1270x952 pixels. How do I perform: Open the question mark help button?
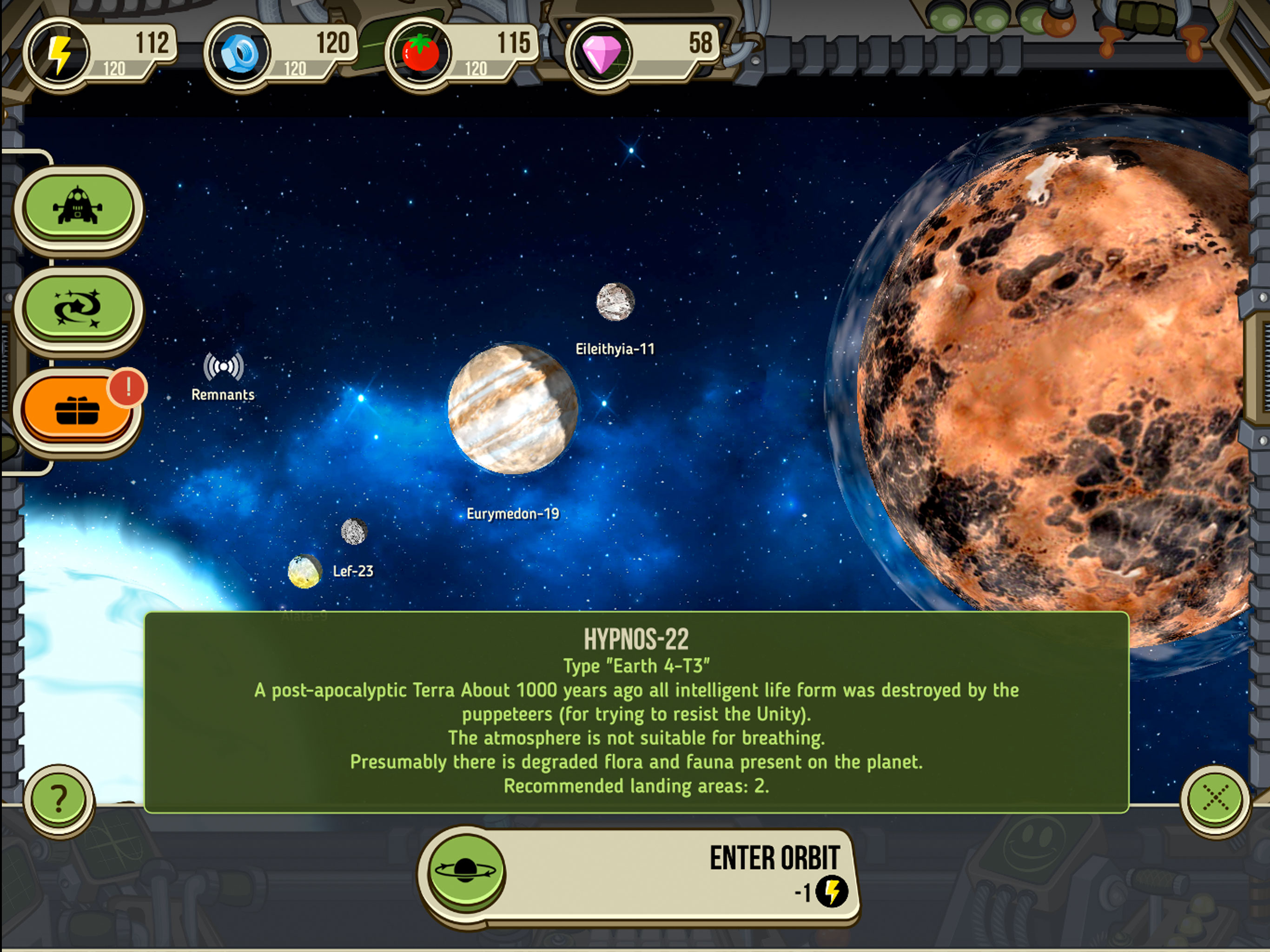[x=59, y=799]
